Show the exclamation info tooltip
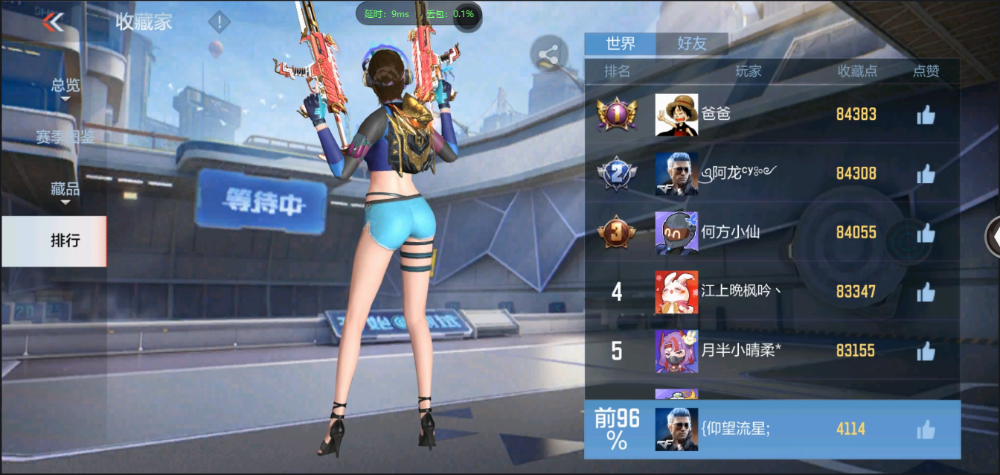The image size is (1000, 475). pos(219,21)
